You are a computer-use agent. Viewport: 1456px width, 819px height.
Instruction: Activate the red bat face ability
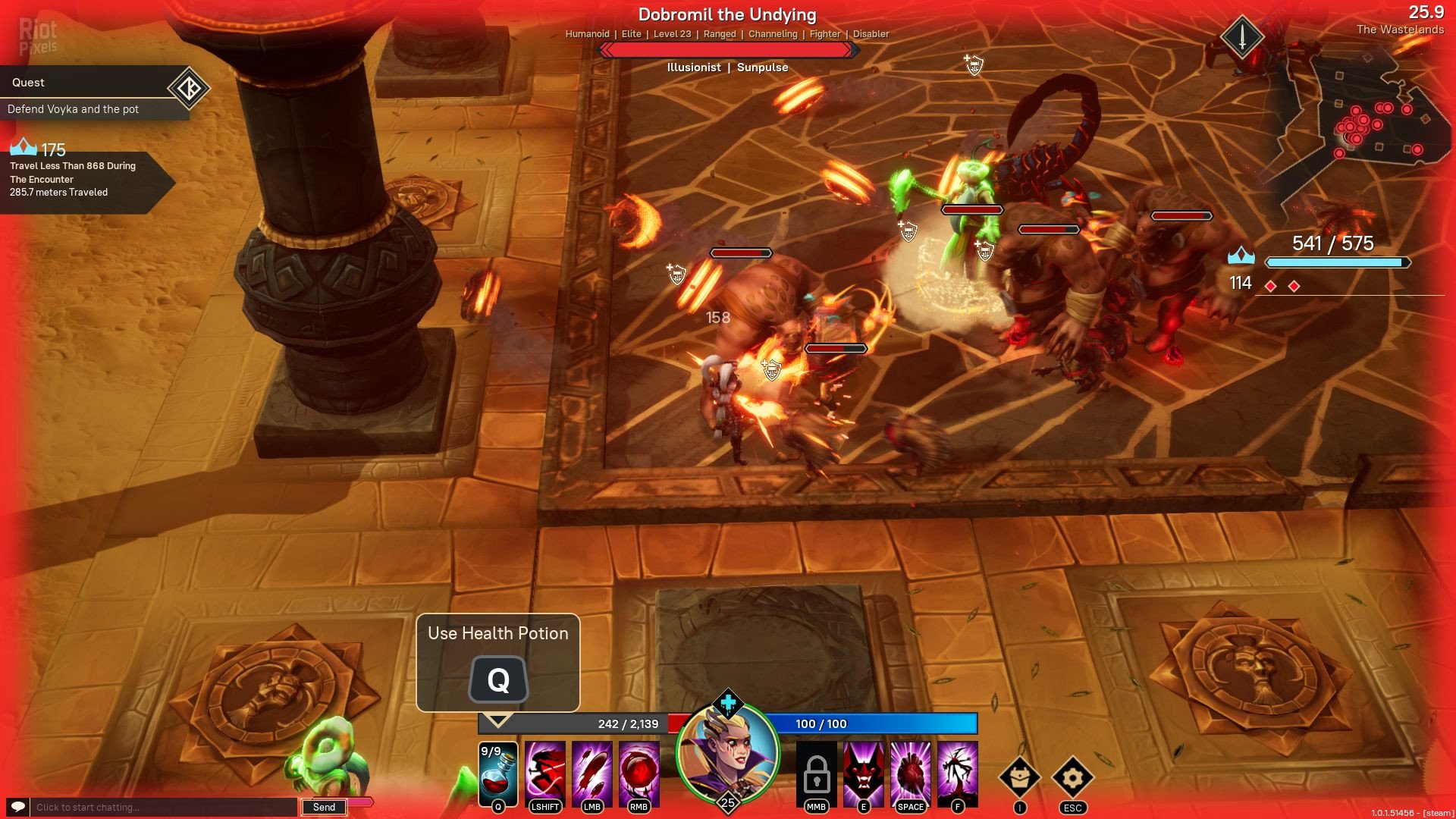click(864, 774)
